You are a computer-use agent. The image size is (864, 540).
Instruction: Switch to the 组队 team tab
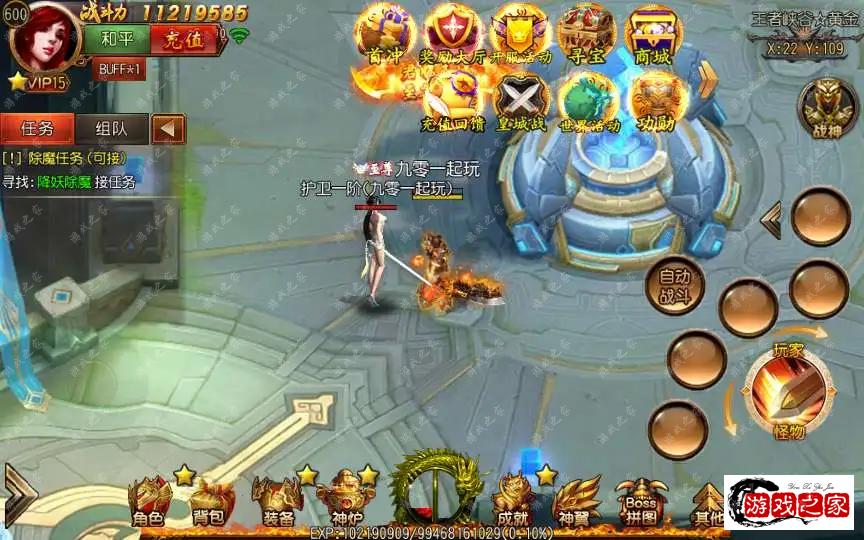pos(111,128)
